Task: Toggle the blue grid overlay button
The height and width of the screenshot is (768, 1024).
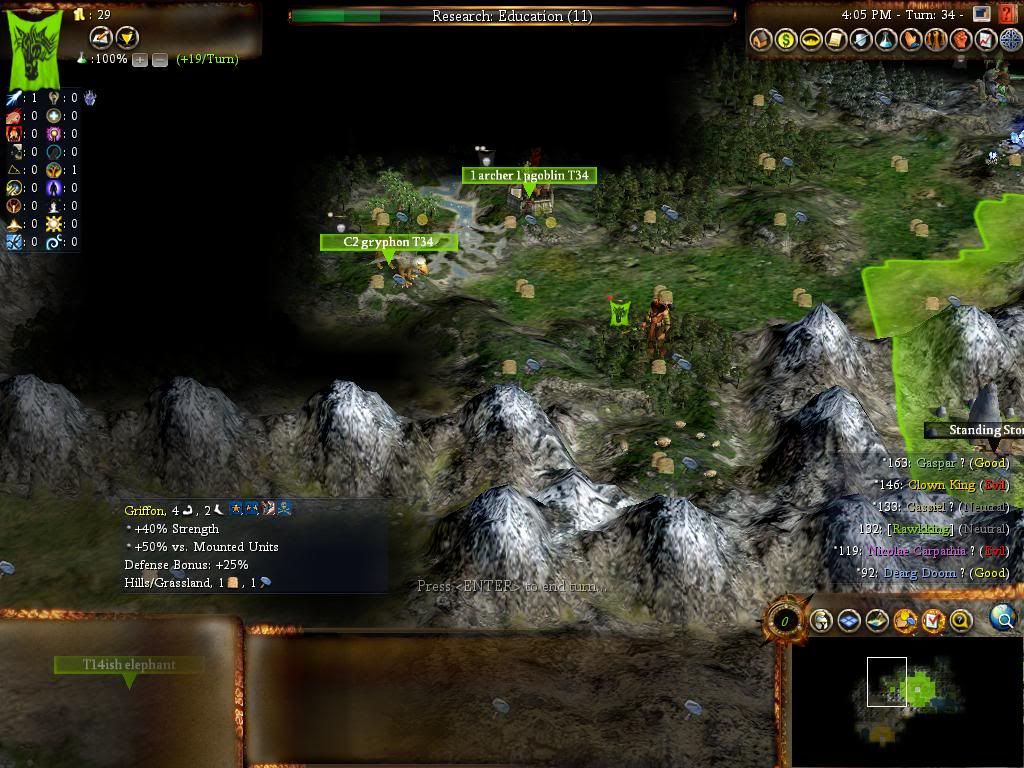Action: click(x=849, y=621)
